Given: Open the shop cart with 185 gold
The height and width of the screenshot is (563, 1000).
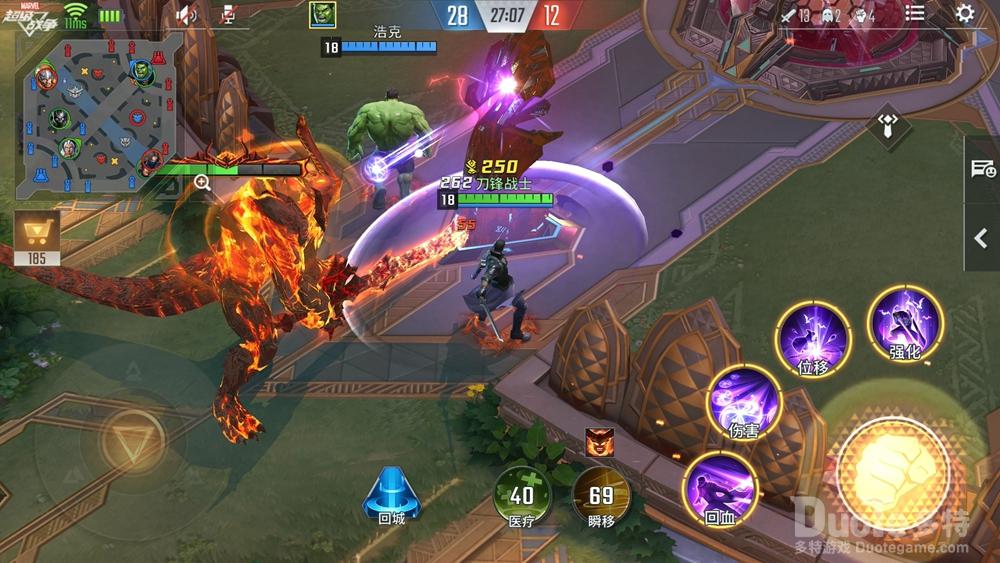Looking at the screenshot, I should [37, 238].
